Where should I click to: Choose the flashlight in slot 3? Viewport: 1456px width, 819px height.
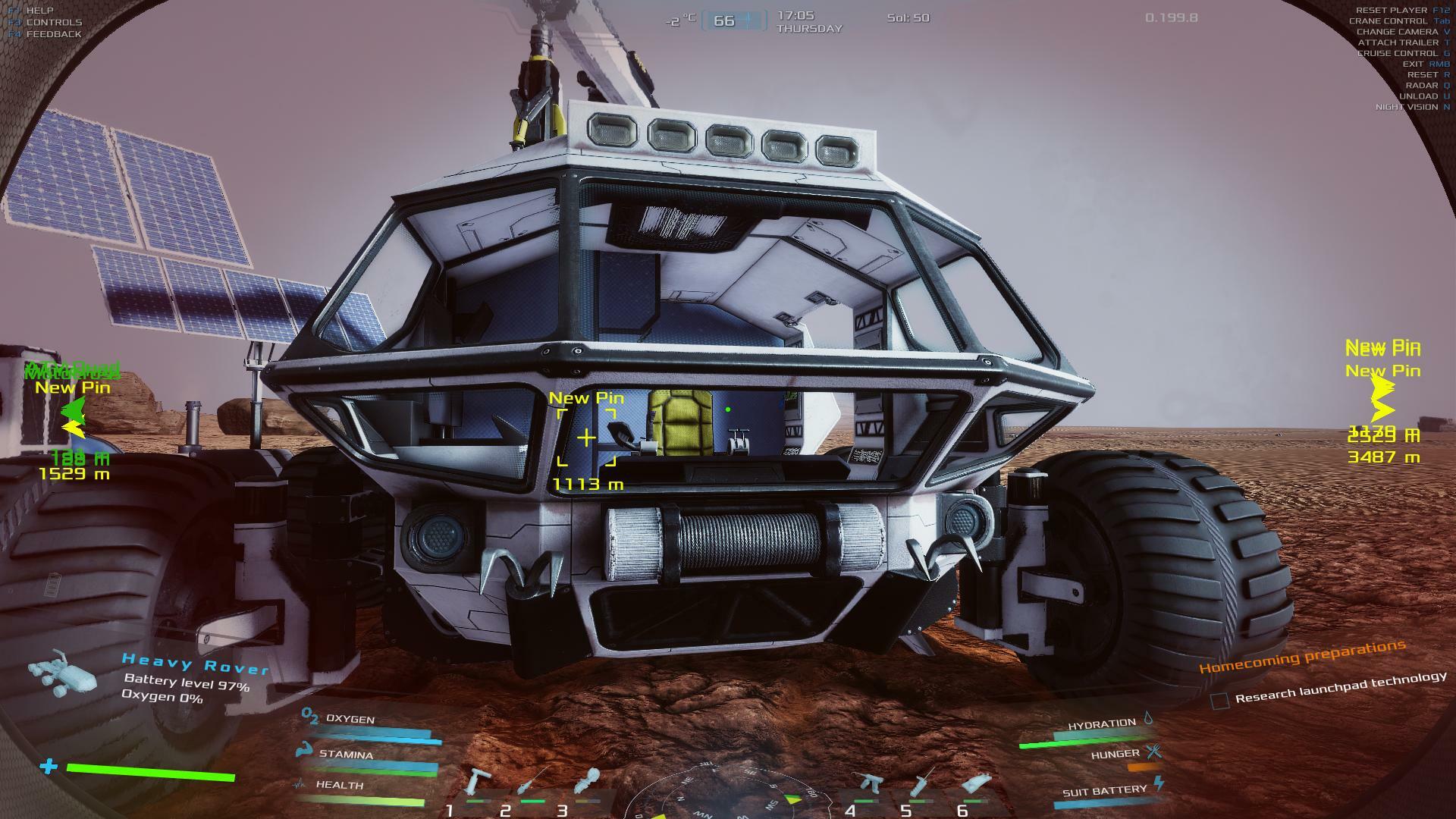[x=588, y=782]
